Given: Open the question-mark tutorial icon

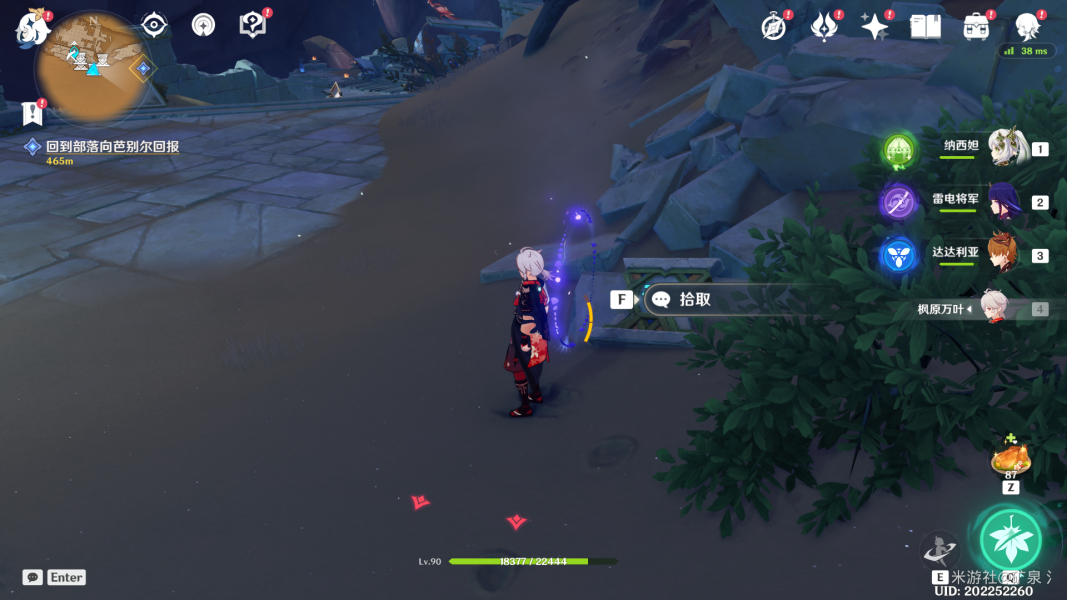Looking at the screenshot, I should pyautogui.click(x=253, y=25).
